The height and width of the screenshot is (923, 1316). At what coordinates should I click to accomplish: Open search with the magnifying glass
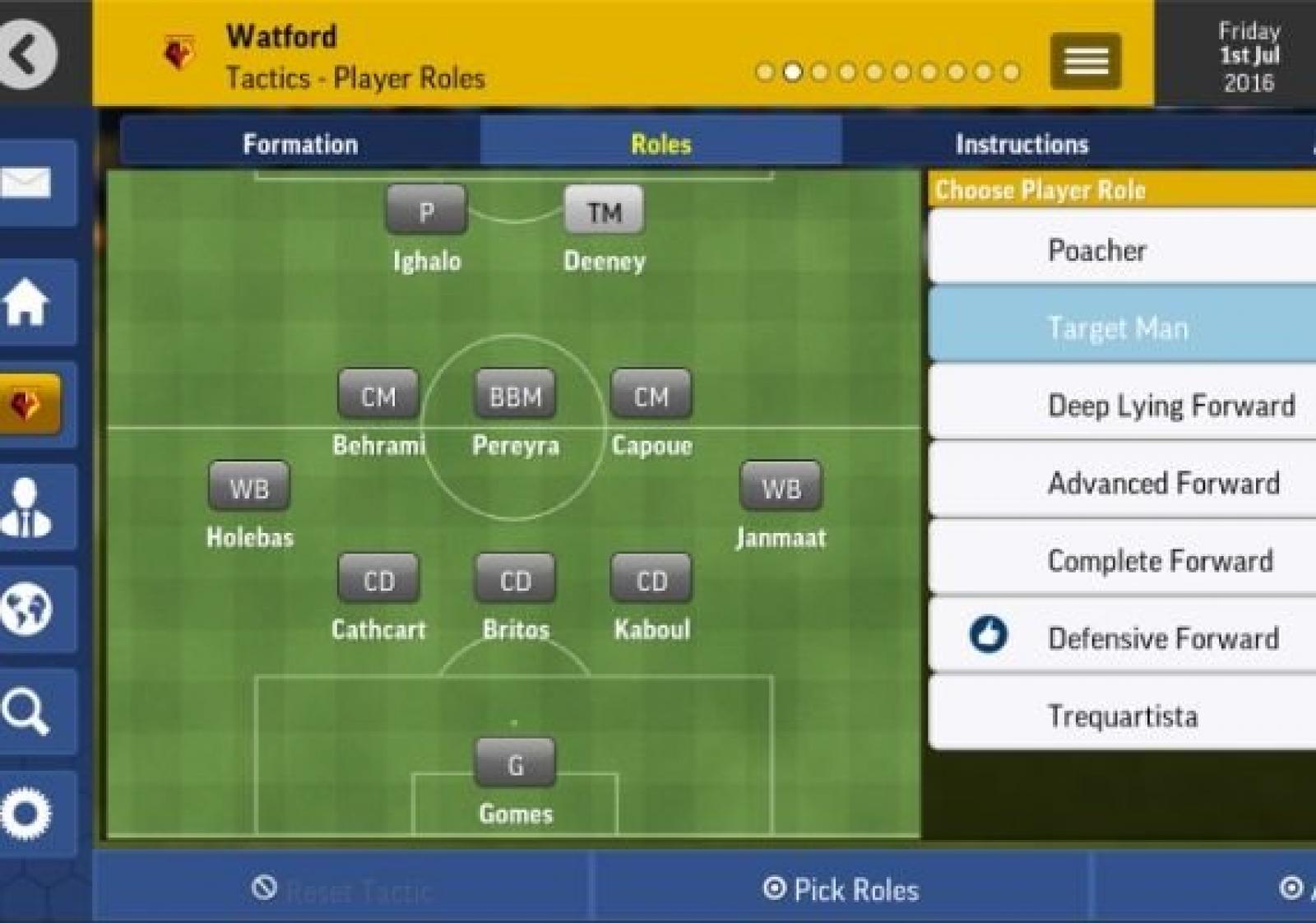[x=28, y=711]
